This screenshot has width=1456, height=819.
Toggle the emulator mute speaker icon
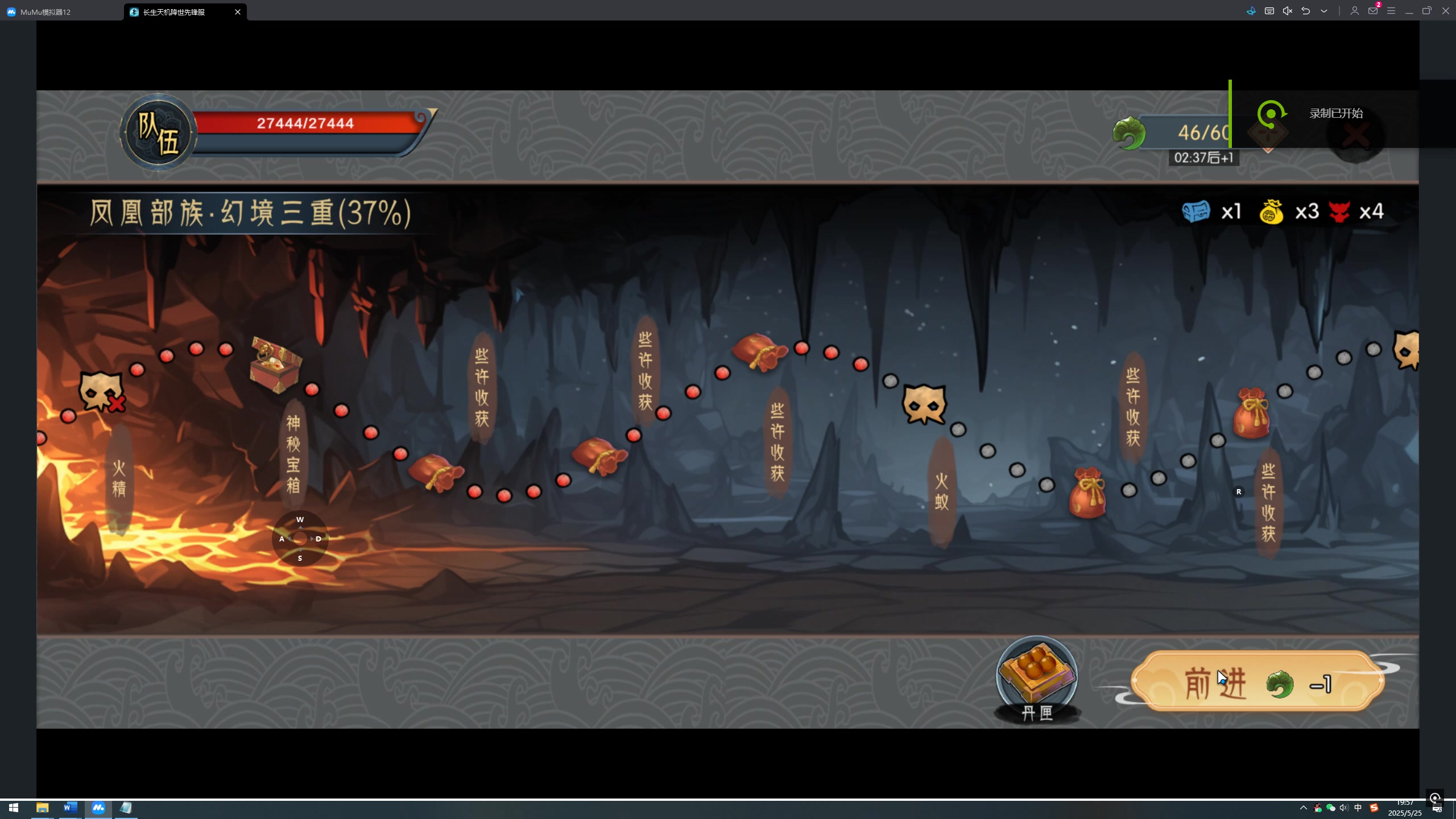pyautogui.click(x=1288, y=11)
